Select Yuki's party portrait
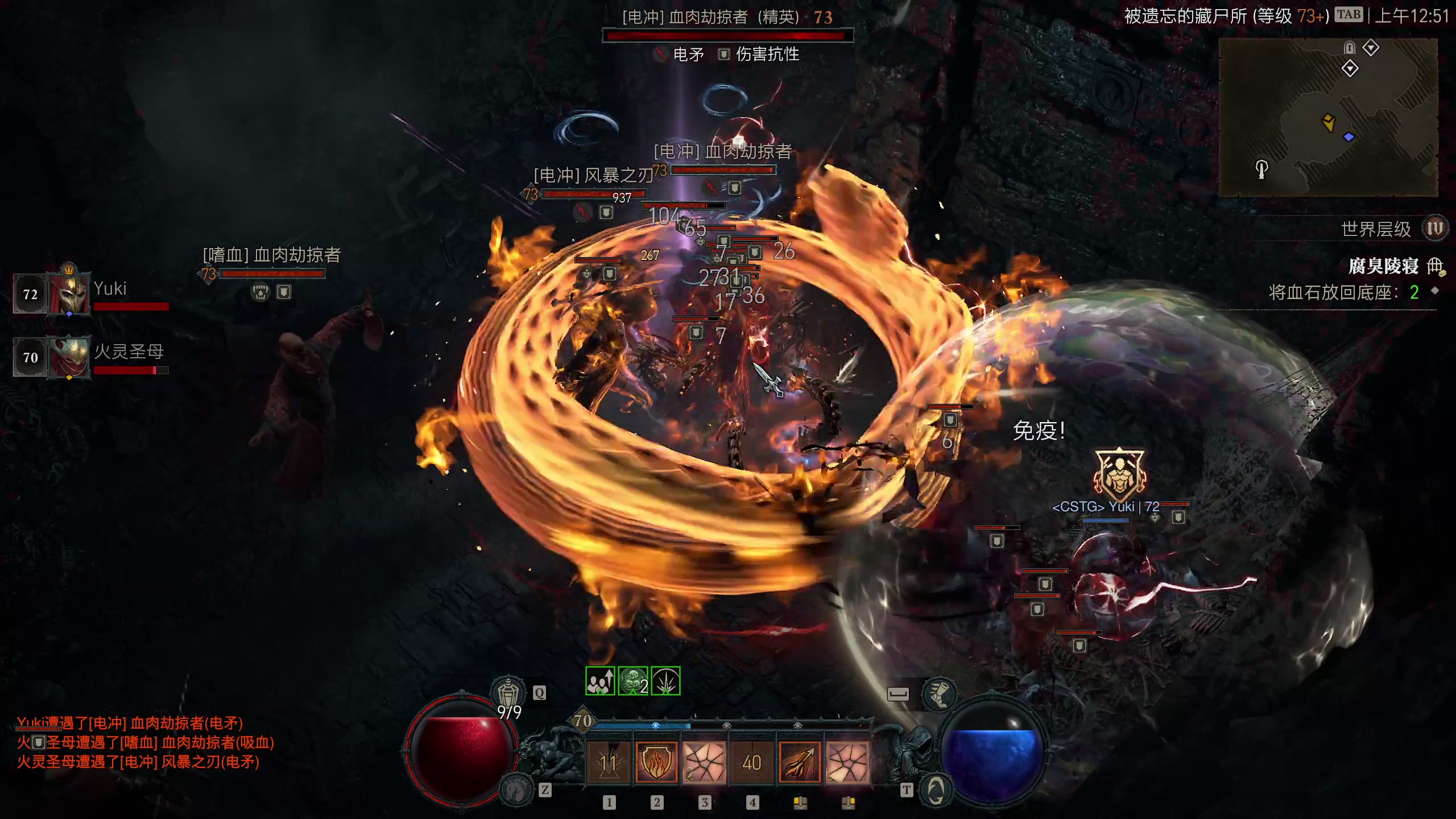The image size is (1456, 819). [x=69, y=293]
